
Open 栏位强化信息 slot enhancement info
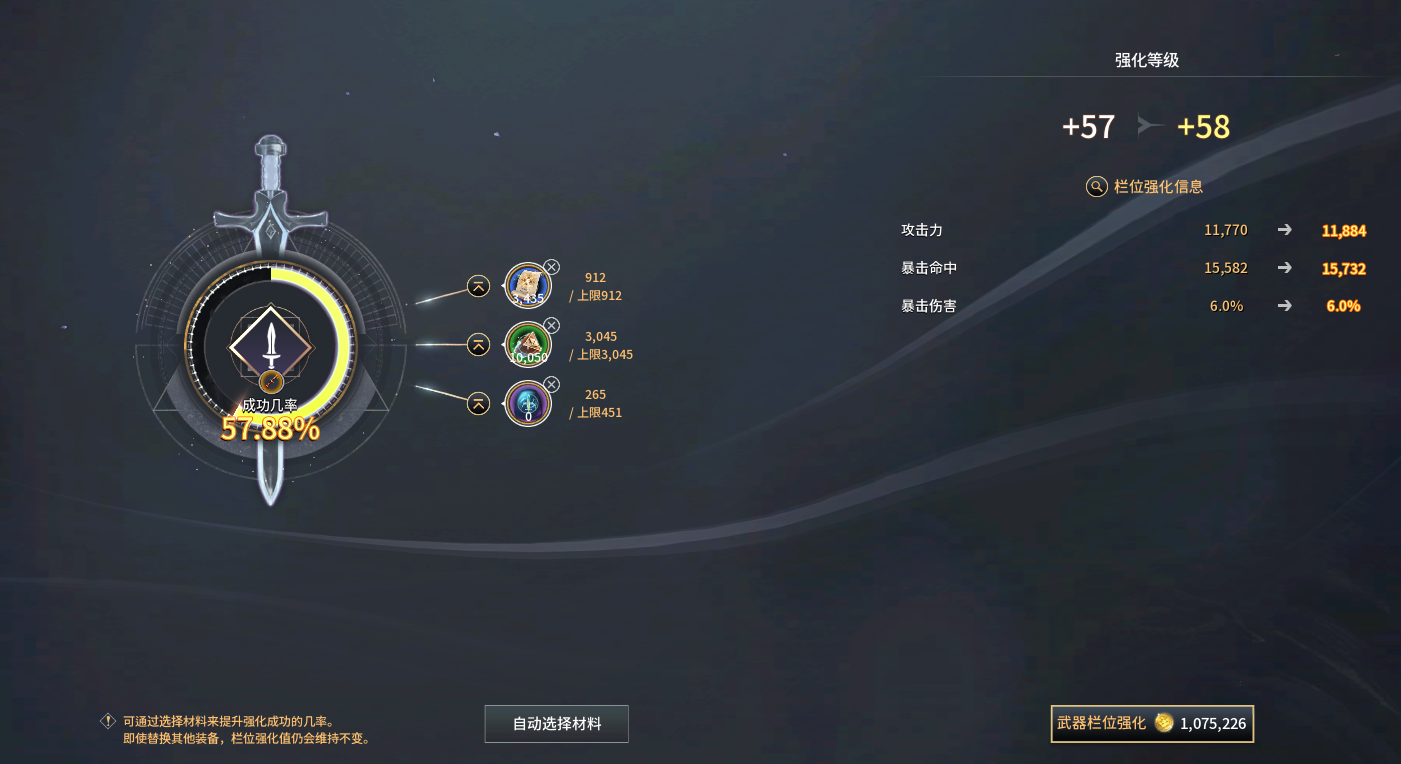tap(1146, 186)
